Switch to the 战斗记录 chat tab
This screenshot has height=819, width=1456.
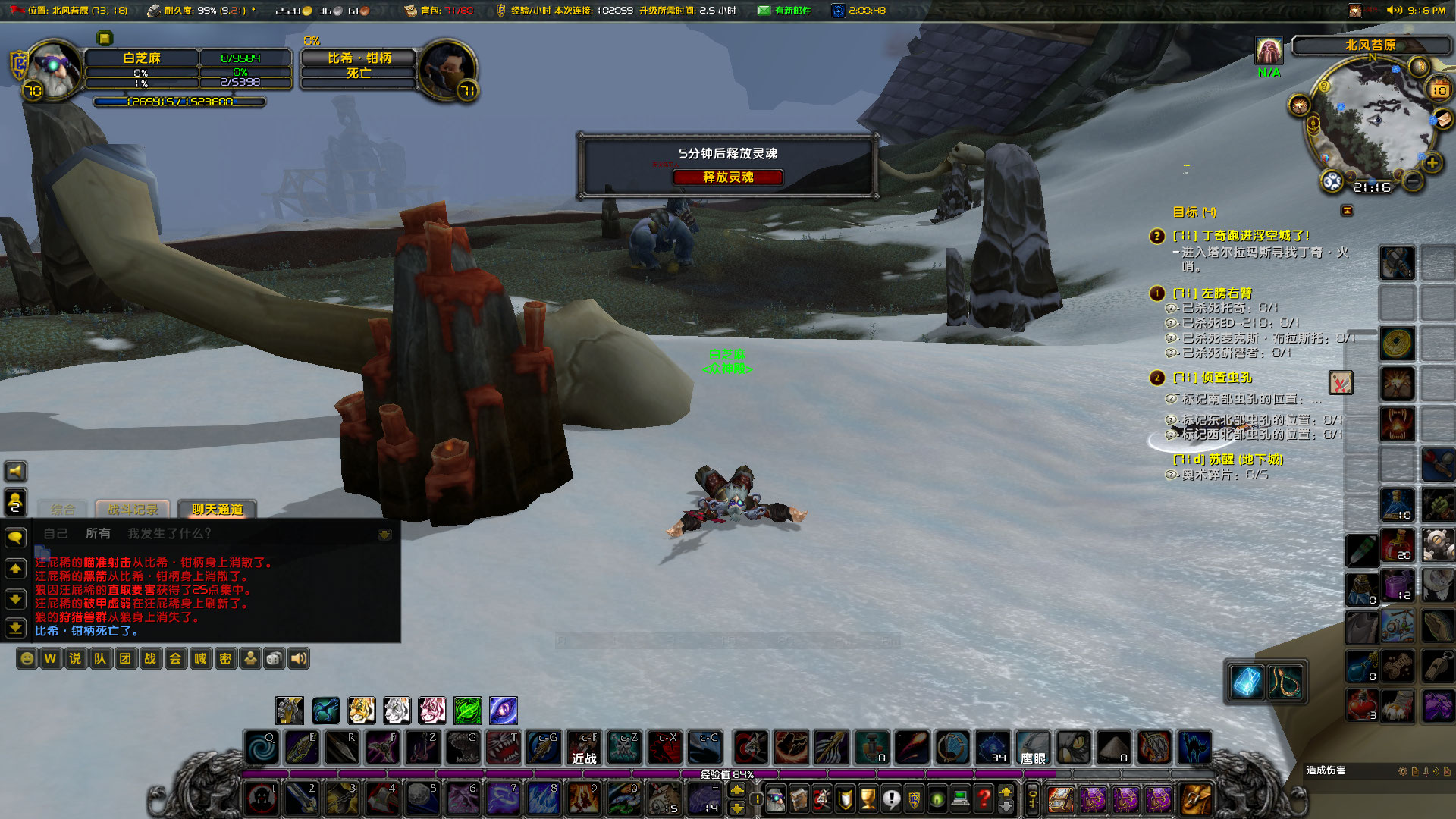134,510
